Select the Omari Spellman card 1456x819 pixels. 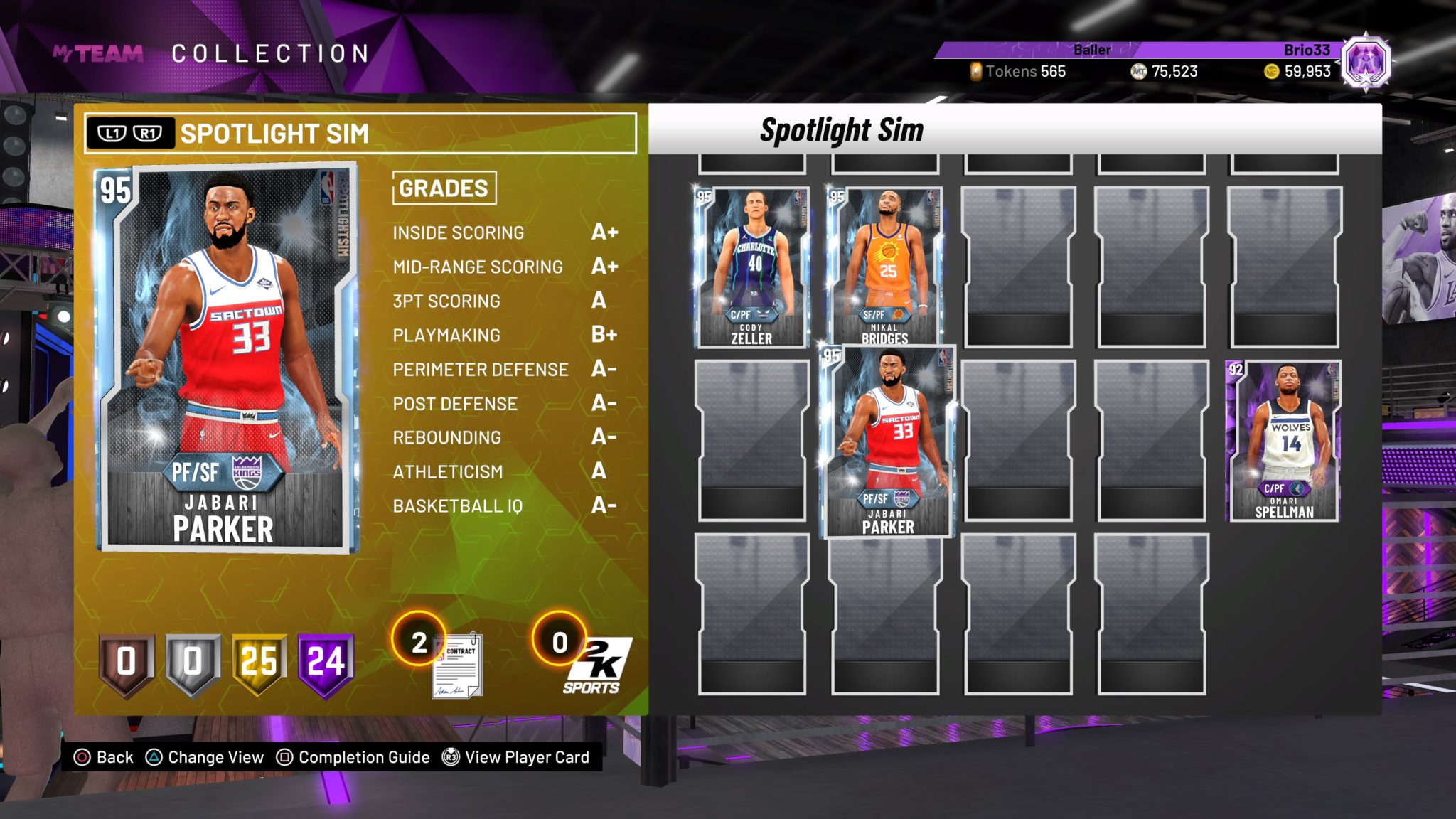point(1284,441)
